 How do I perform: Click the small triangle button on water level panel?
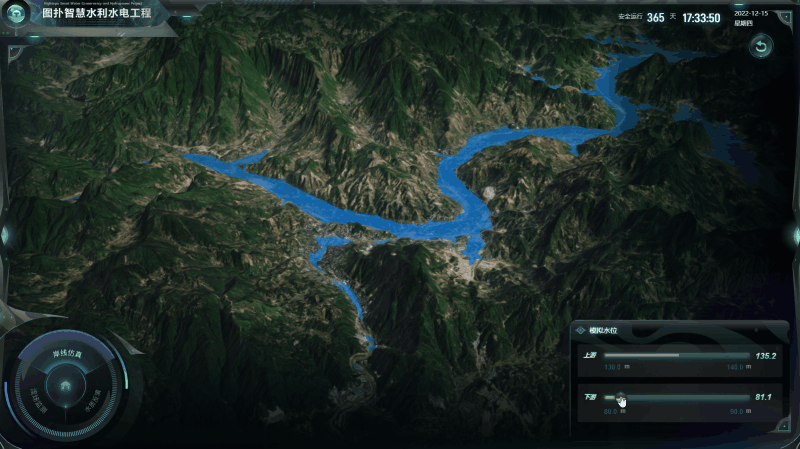[x=783, y=329]
